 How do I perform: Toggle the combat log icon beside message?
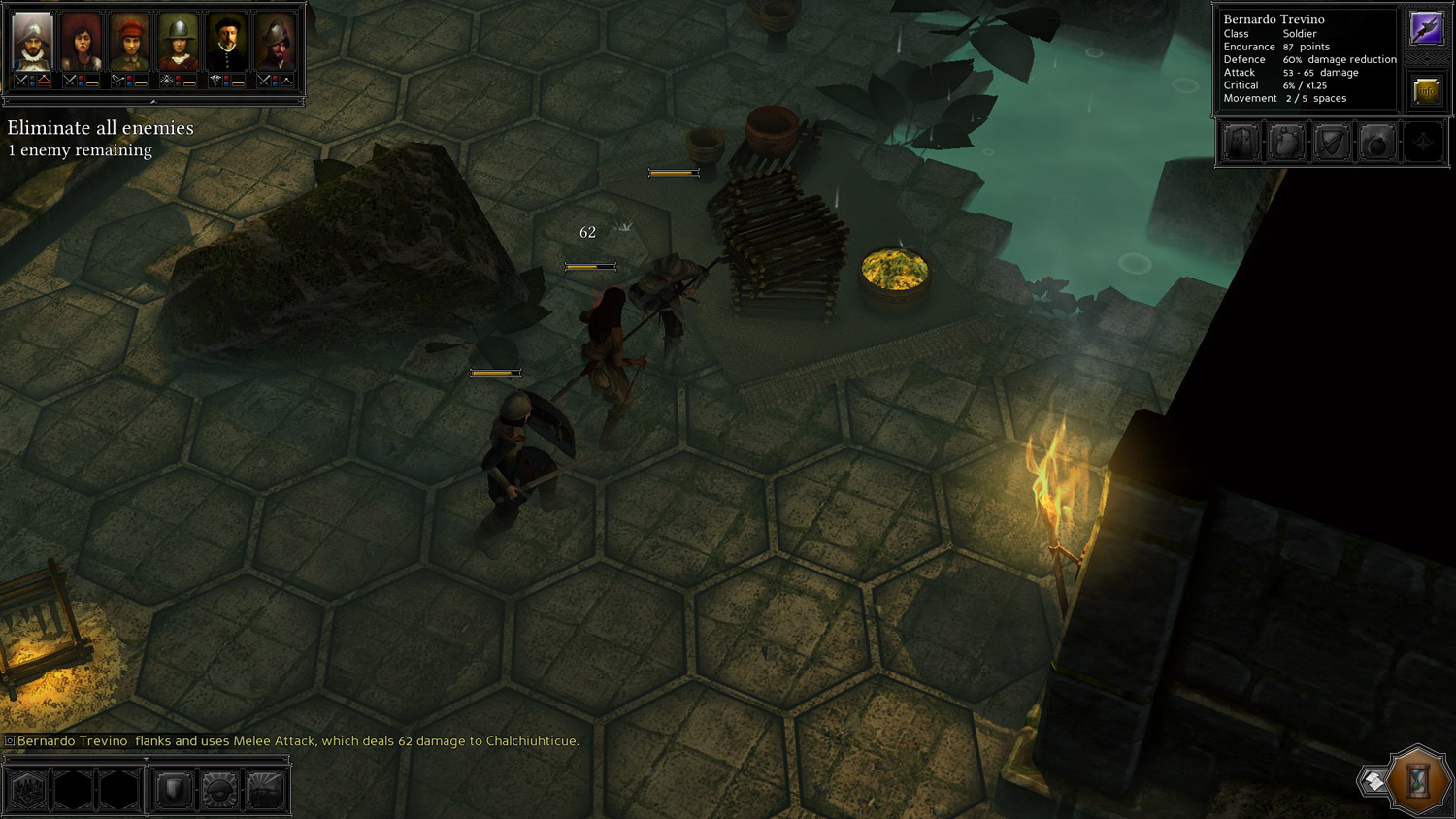[10, 741]
